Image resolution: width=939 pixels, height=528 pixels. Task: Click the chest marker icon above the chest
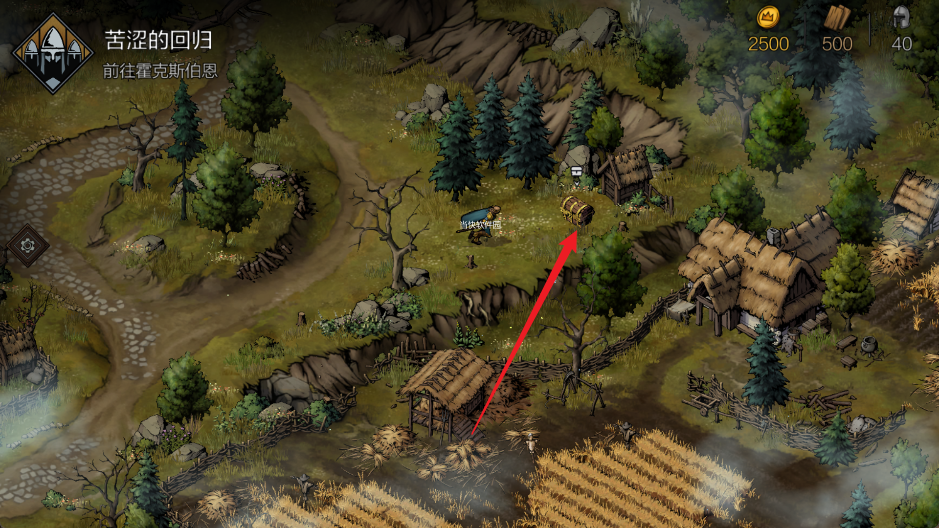point(577,171)
